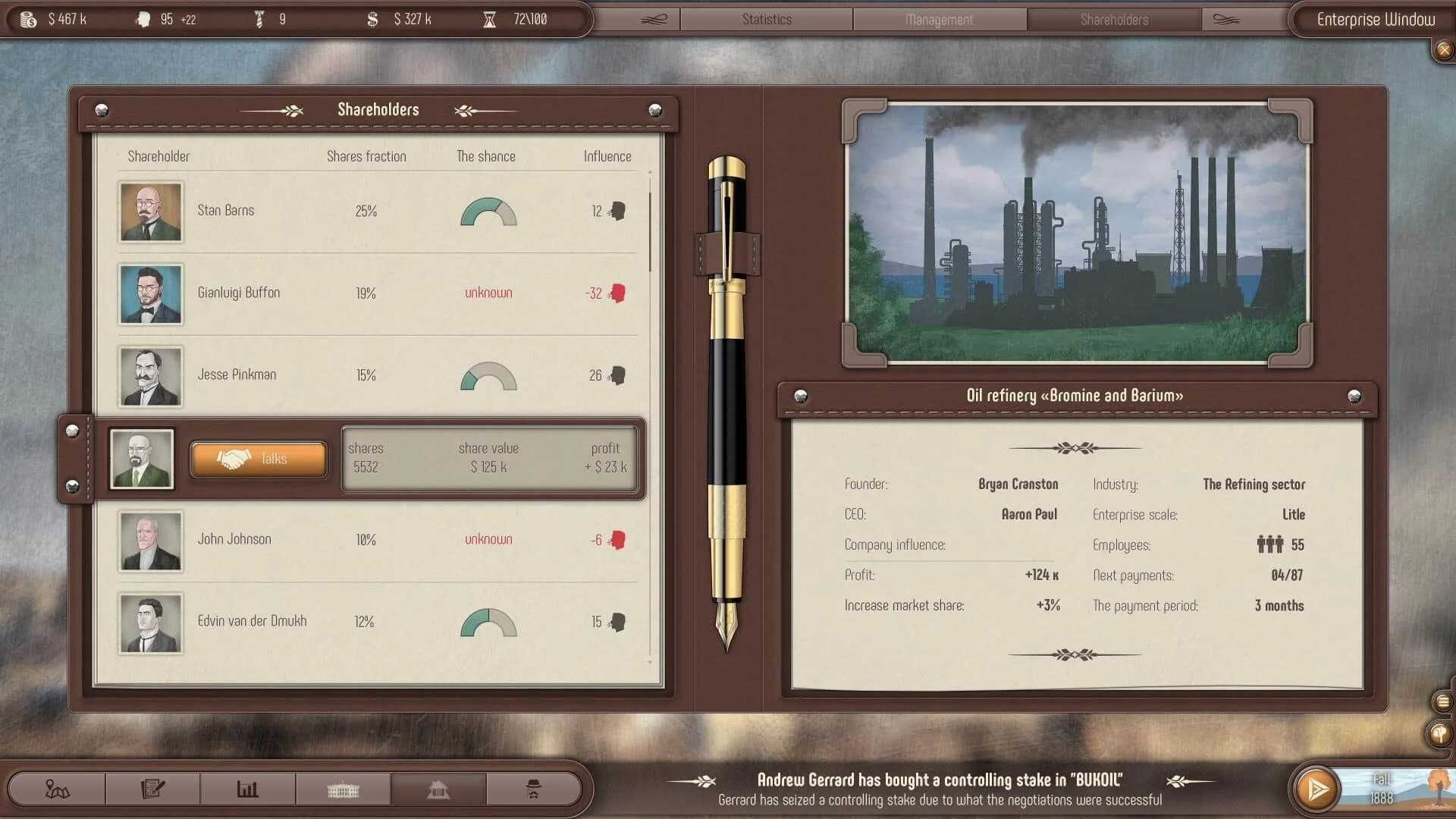Click the necktie reputation icon in top bar
Viewport: 1456px width, 819px height.
click(258, 18)
